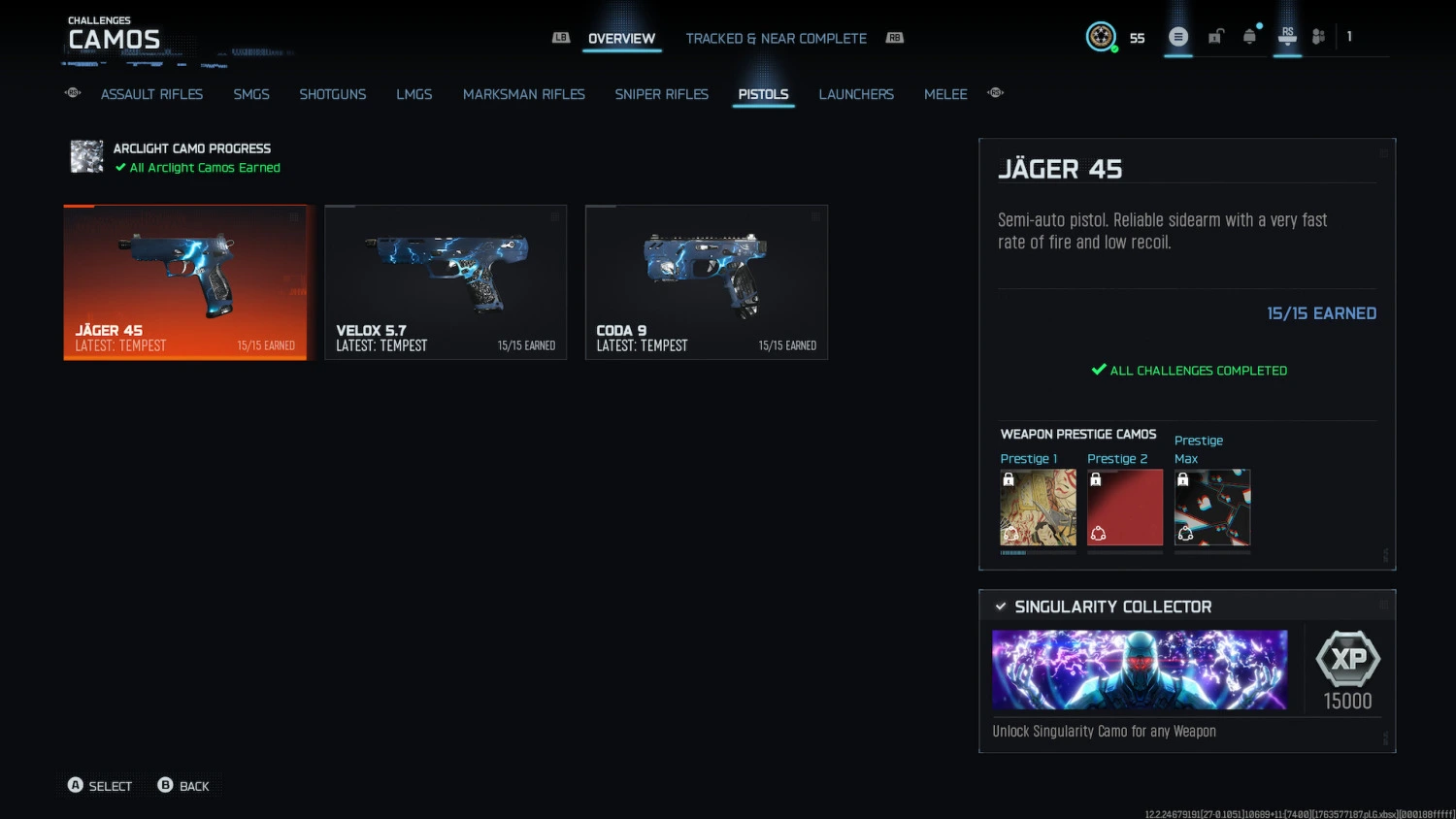Viewport: 1456px width, 819px height.
Task: Open the social/friends panel icon
Action: [1317, 36]
